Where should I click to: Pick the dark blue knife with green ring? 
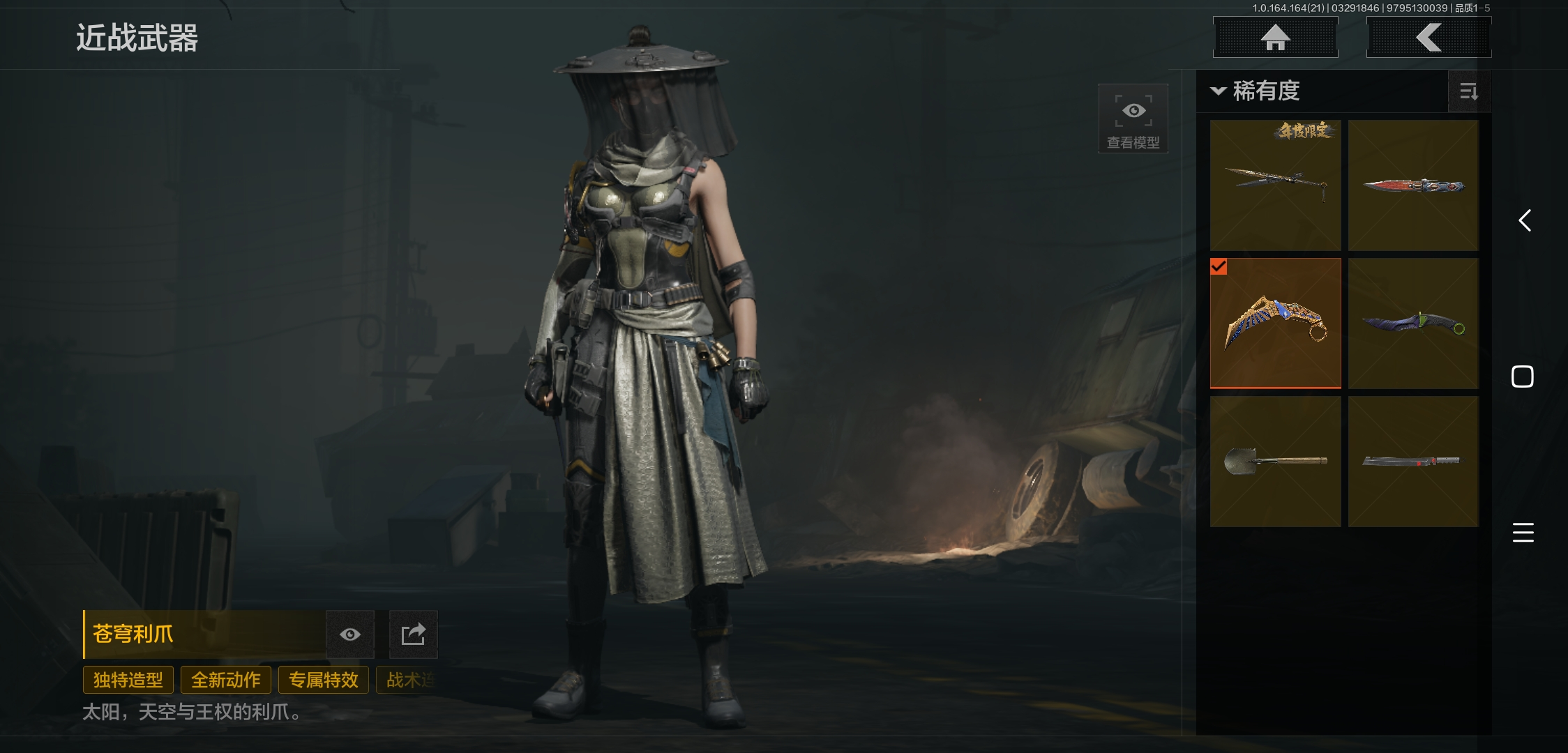[1413, 323]
